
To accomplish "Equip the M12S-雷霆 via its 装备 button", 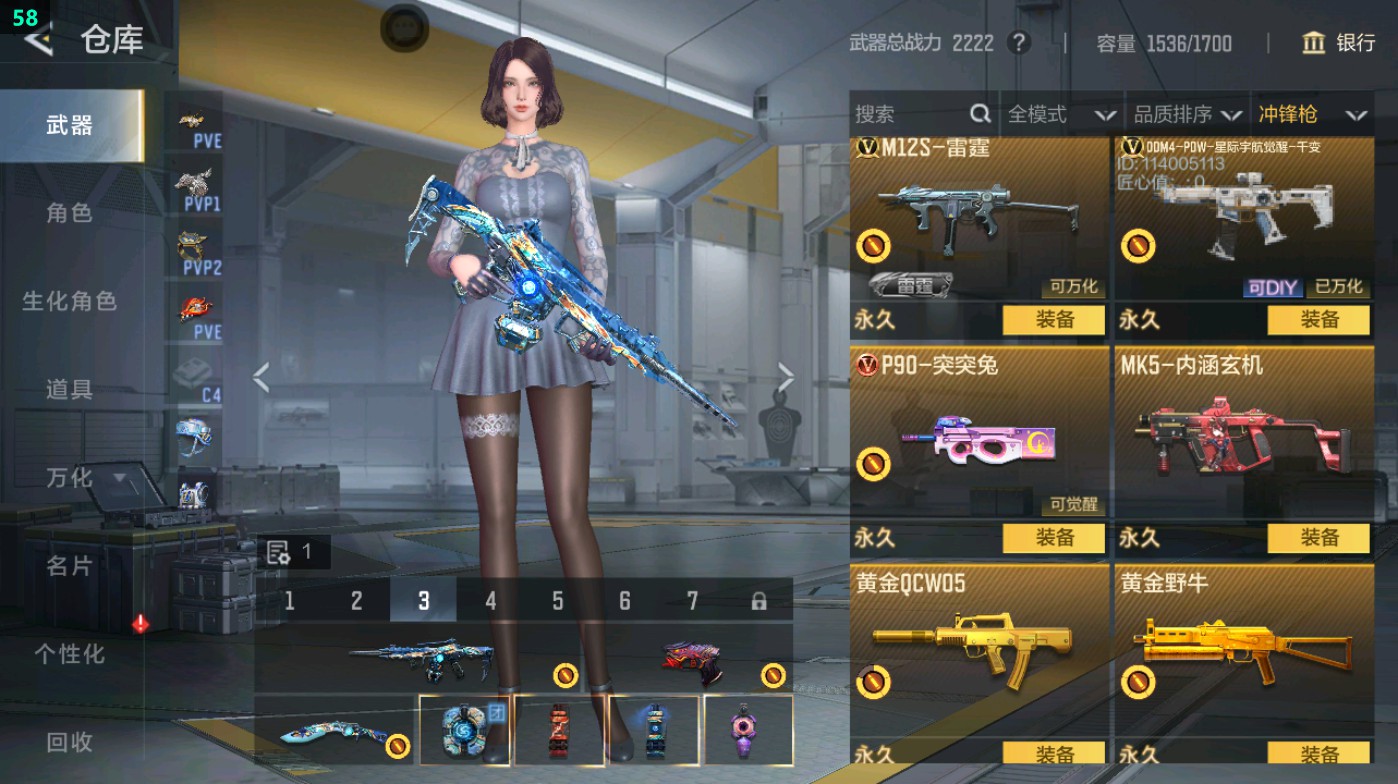I will [1052, 320].
